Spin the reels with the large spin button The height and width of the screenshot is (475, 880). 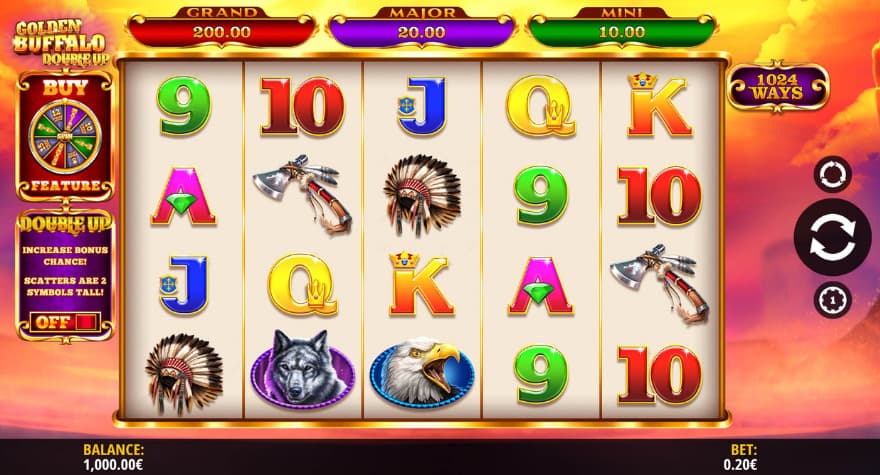(x=832, y=238)
